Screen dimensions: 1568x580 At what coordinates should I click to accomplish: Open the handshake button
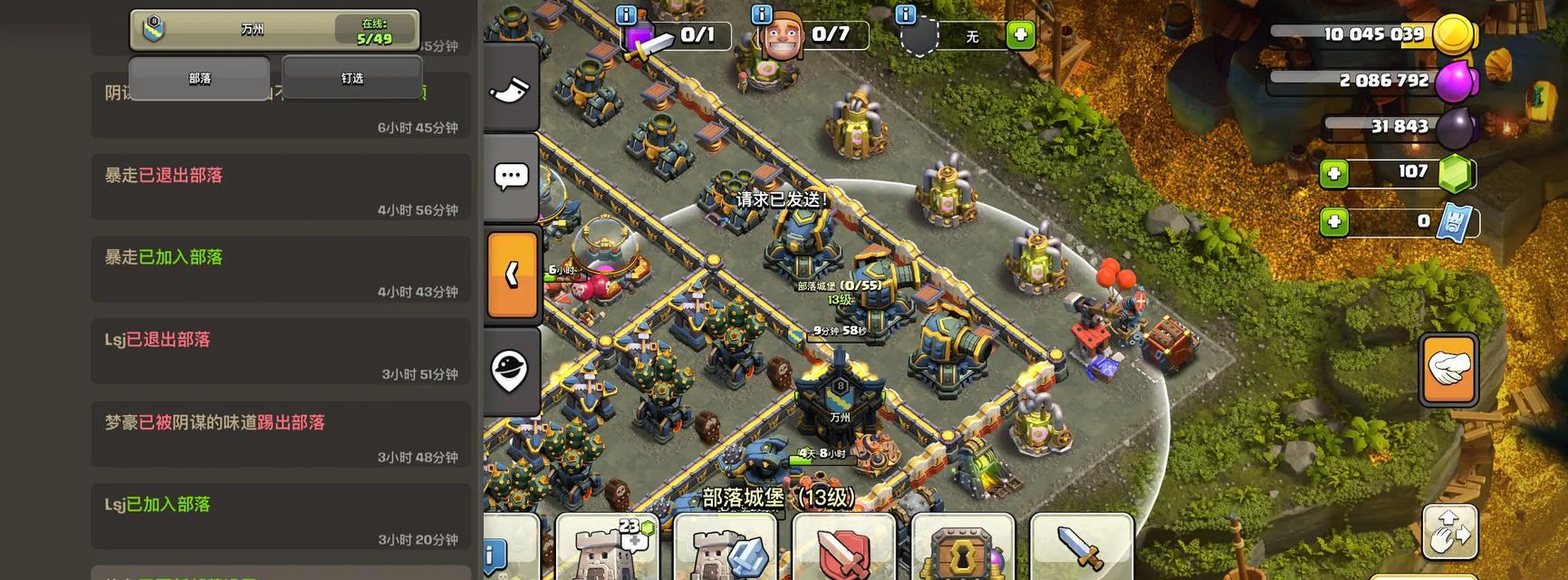click(1449, 369)
